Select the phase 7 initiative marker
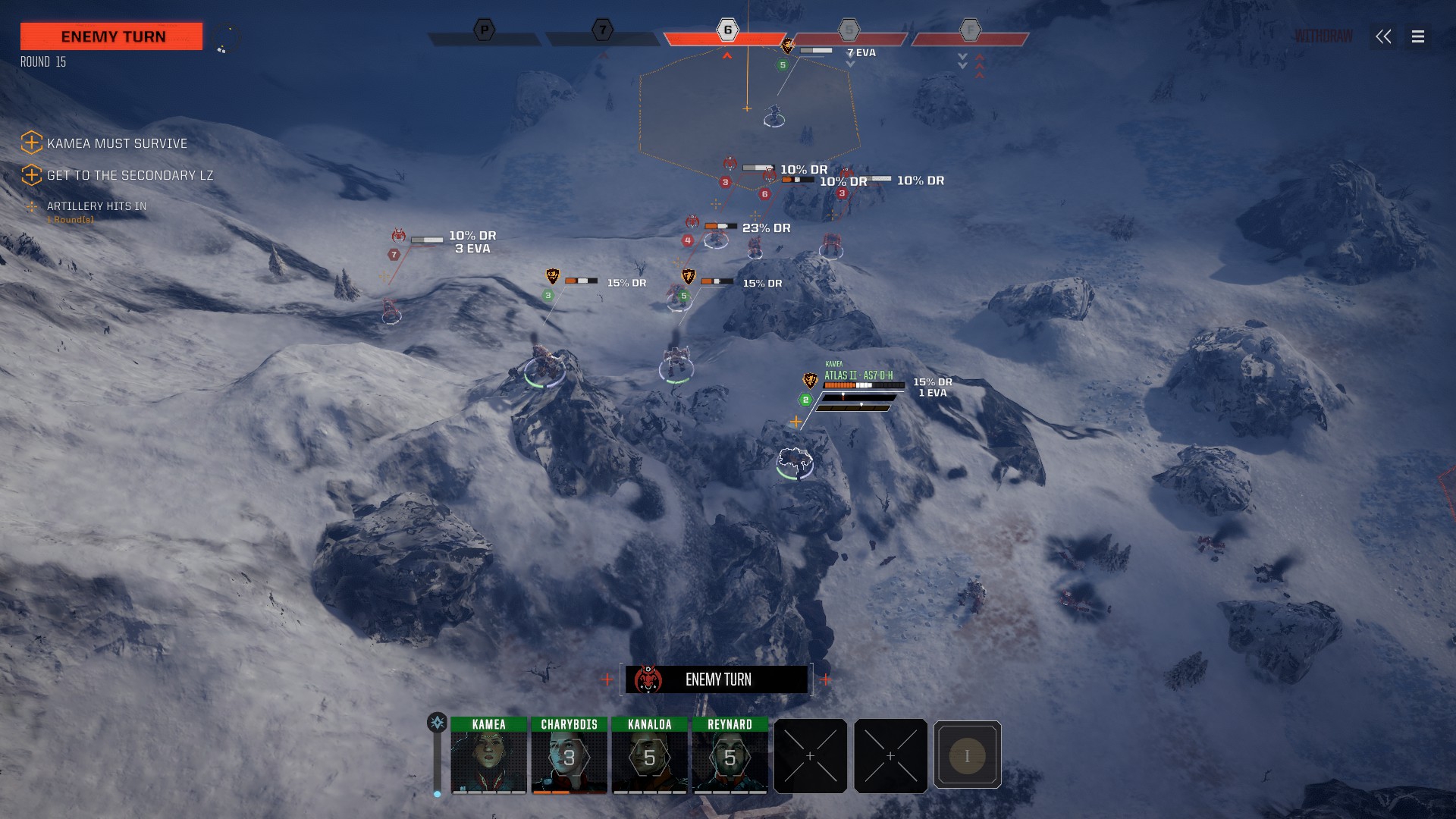 pyautogui.click(x=602, y=30)
